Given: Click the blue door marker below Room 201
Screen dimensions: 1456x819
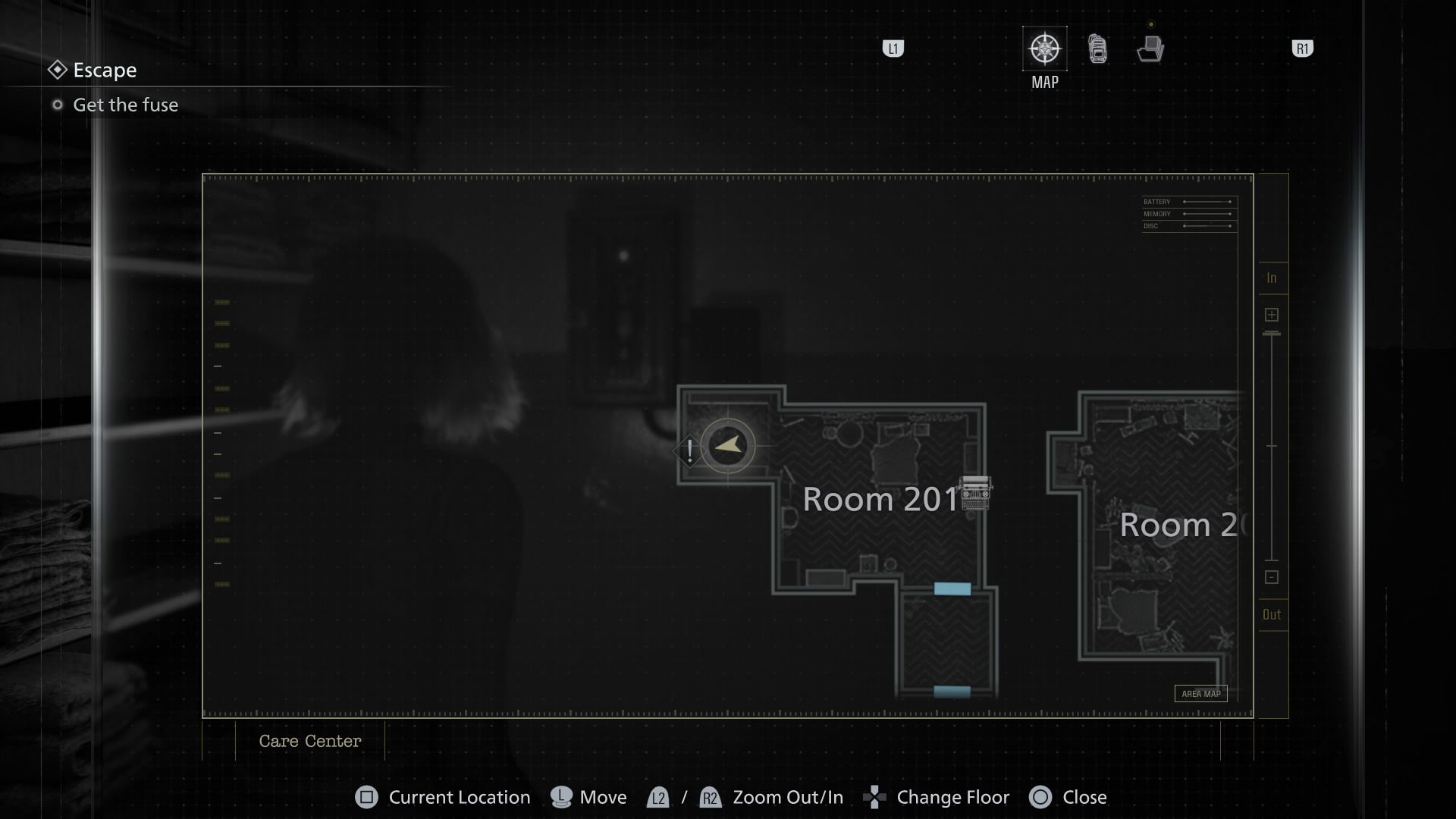Looking at the screenshot, I should [x=953, y=588].
